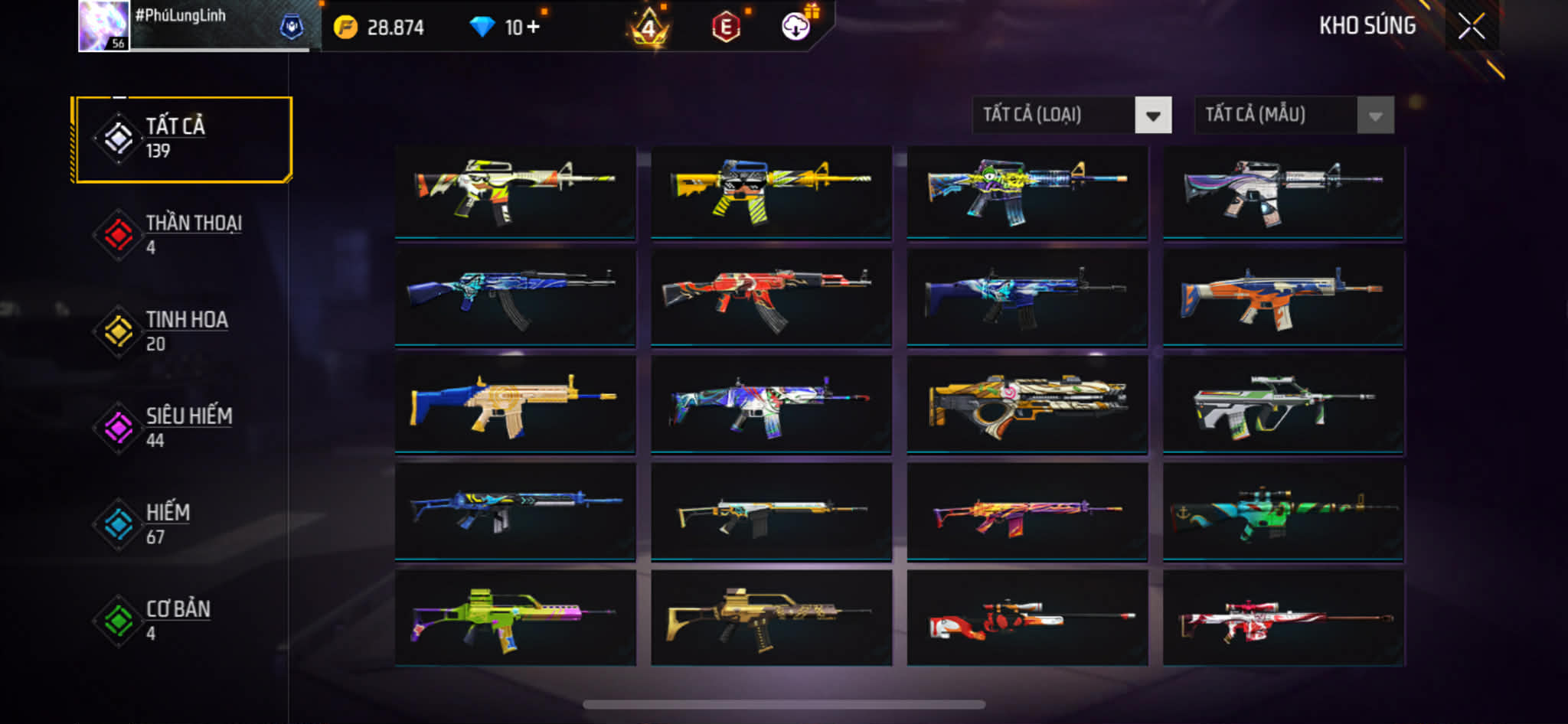Show the Tinh Hoa rarity skins
The height and width of the screenshot is (724, 1568).
pos(182,331)
